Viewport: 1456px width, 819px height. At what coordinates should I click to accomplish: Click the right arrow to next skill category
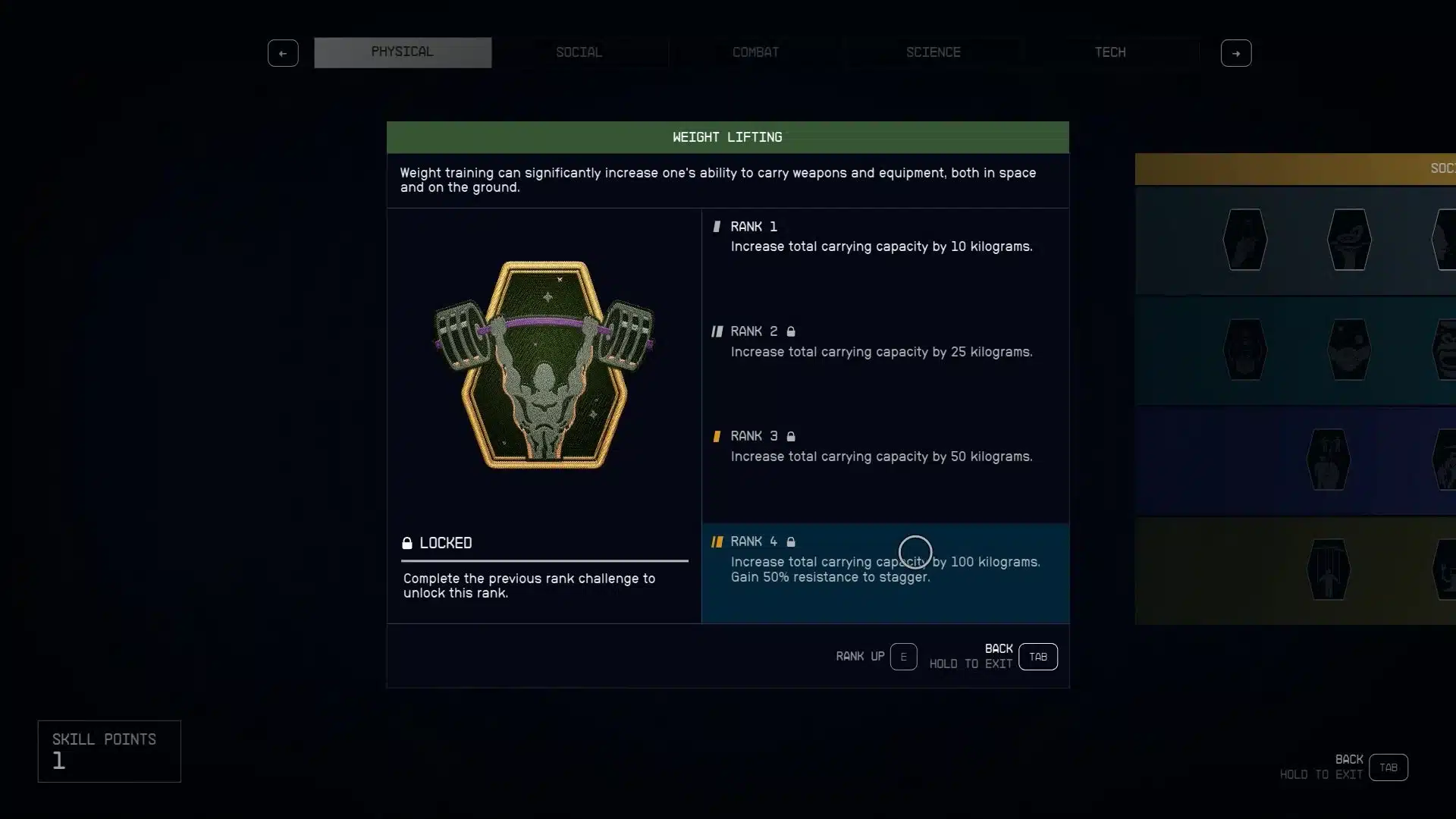[1235, 52]
